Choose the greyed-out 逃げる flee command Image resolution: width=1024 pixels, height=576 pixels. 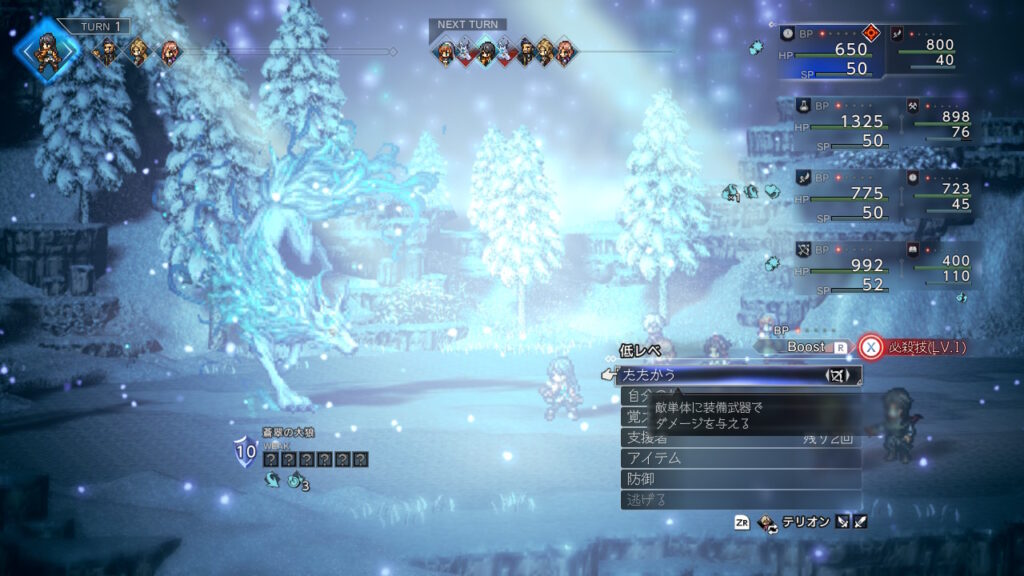pyautogui.click(x=740, y=500)
